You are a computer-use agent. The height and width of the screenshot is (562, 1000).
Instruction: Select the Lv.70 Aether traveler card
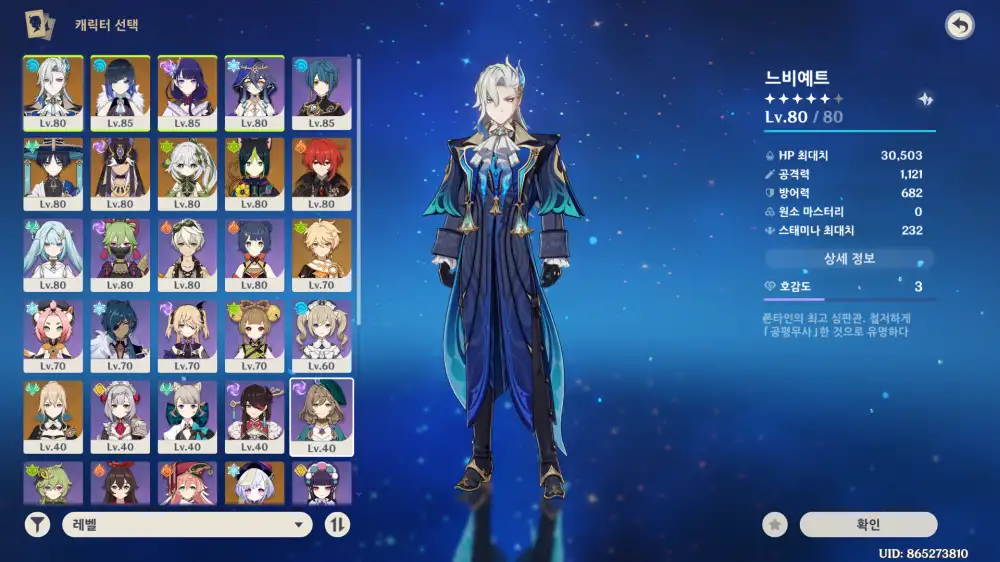pyautogui.click(x=322, y=255)
